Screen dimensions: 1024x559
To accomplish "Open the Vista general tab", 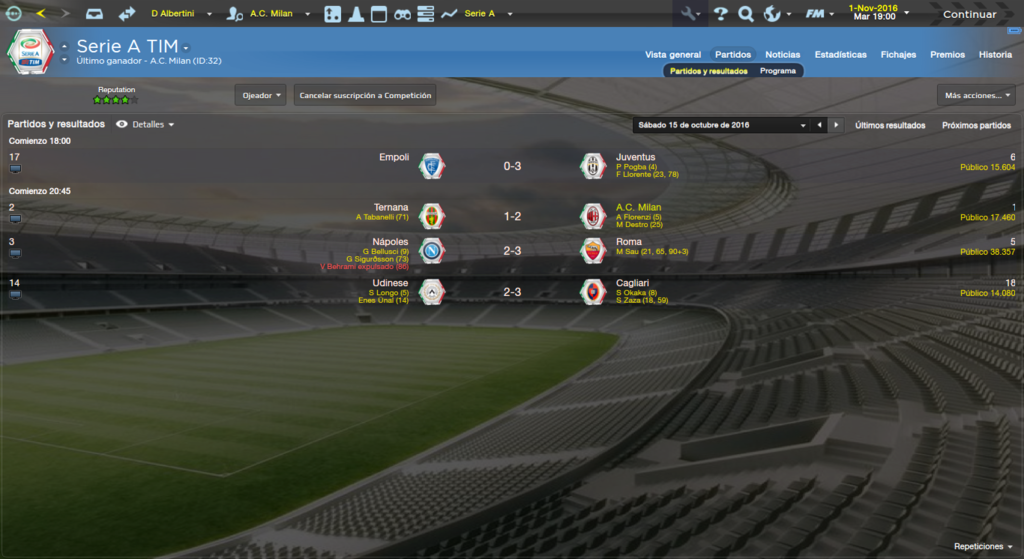I will [x=673, y=54].
